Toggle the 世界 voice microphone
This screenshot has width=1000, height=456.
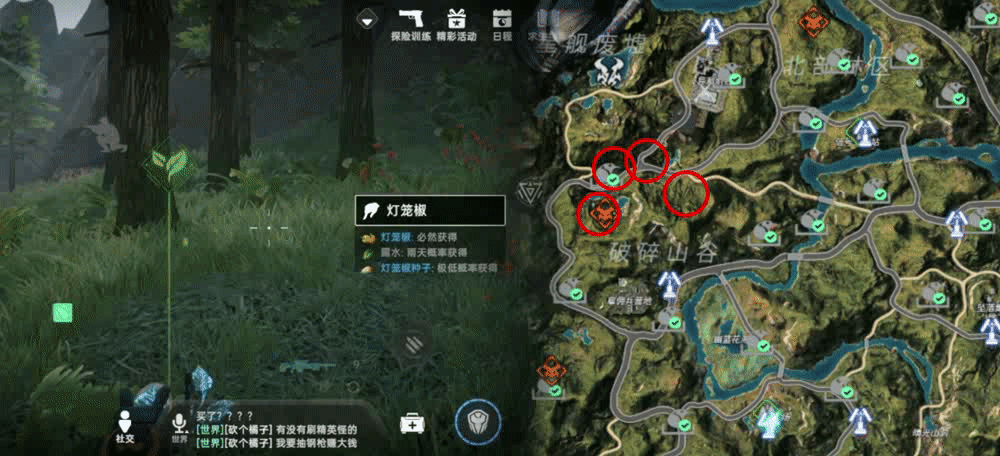point(179,424)
